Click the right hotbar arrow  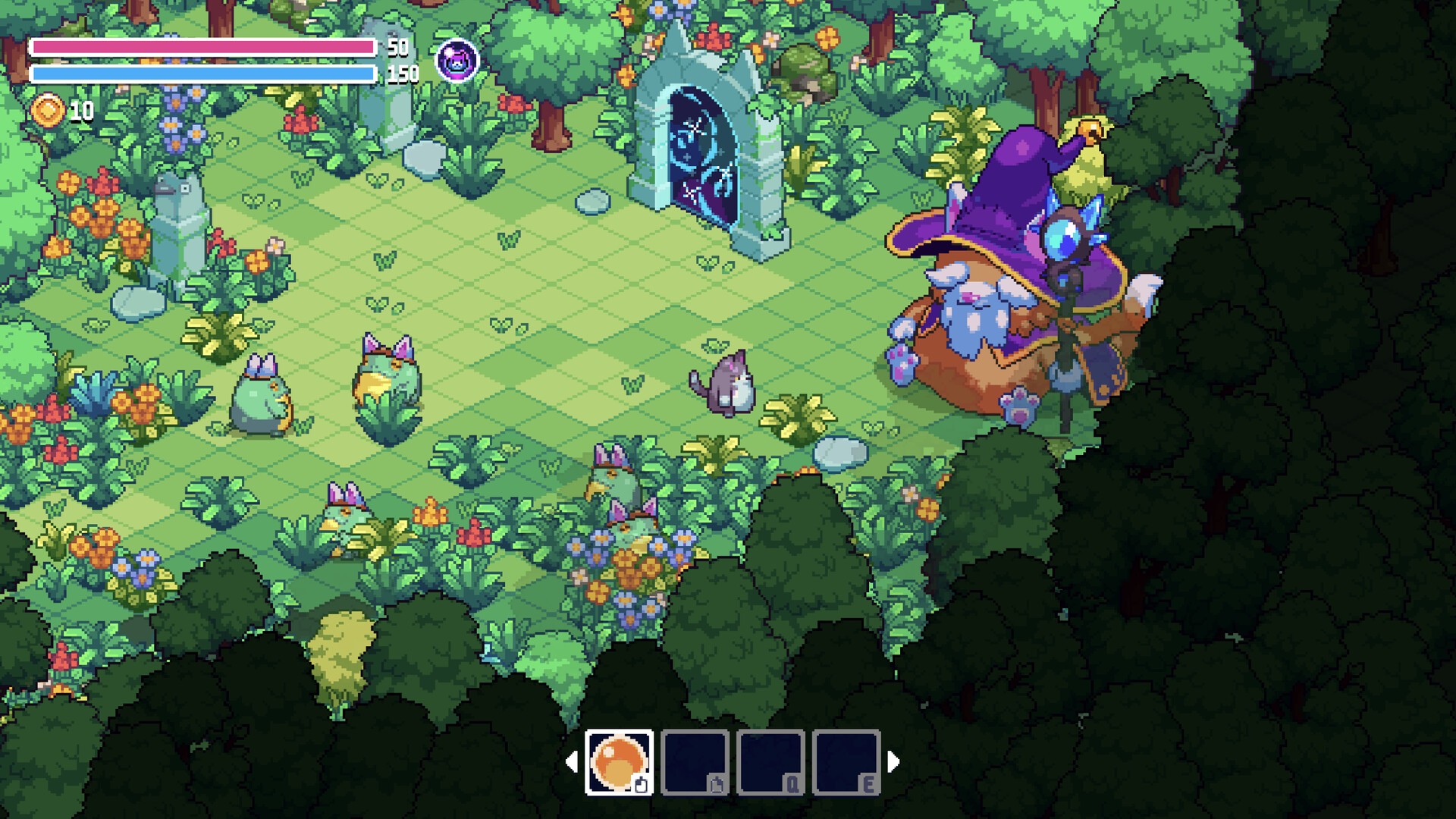(x=893, y=761)
